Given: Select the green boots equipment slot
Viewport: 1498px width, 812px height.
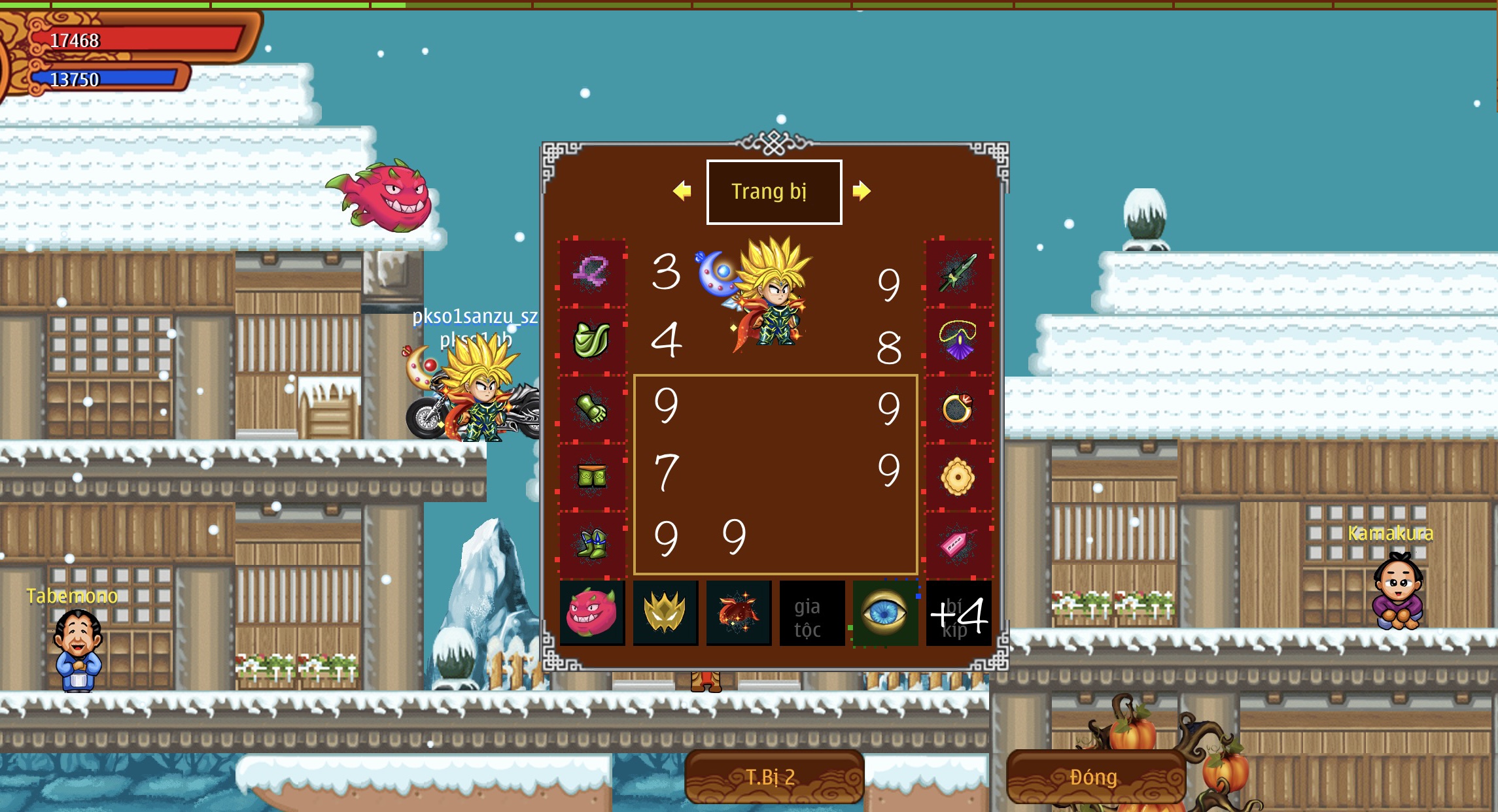Looking at the screenshot, I should pos(591,544).
